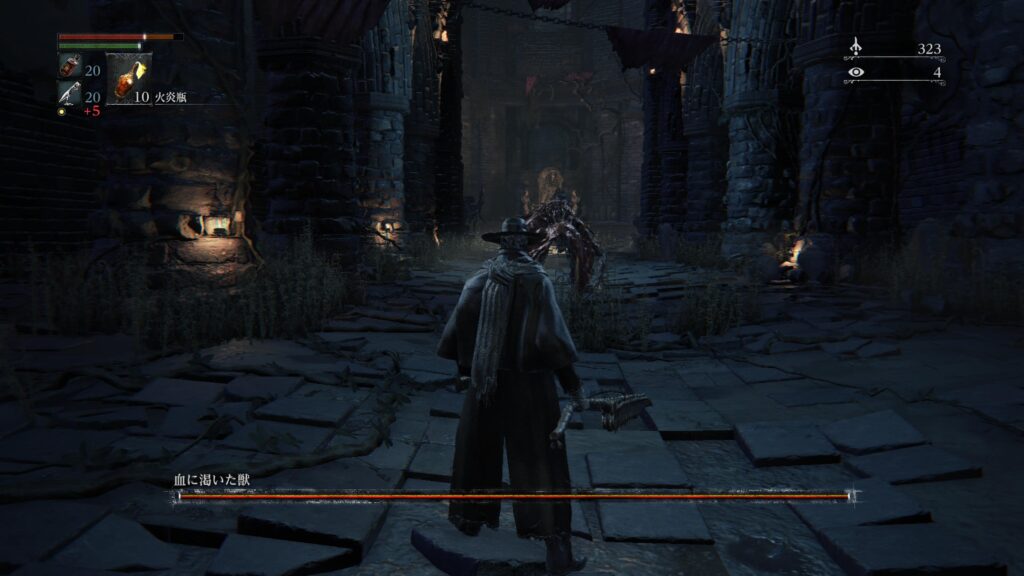1024x576 pixels.
Task: Click the blood echoes rune icon
Action: pos(855,48)
